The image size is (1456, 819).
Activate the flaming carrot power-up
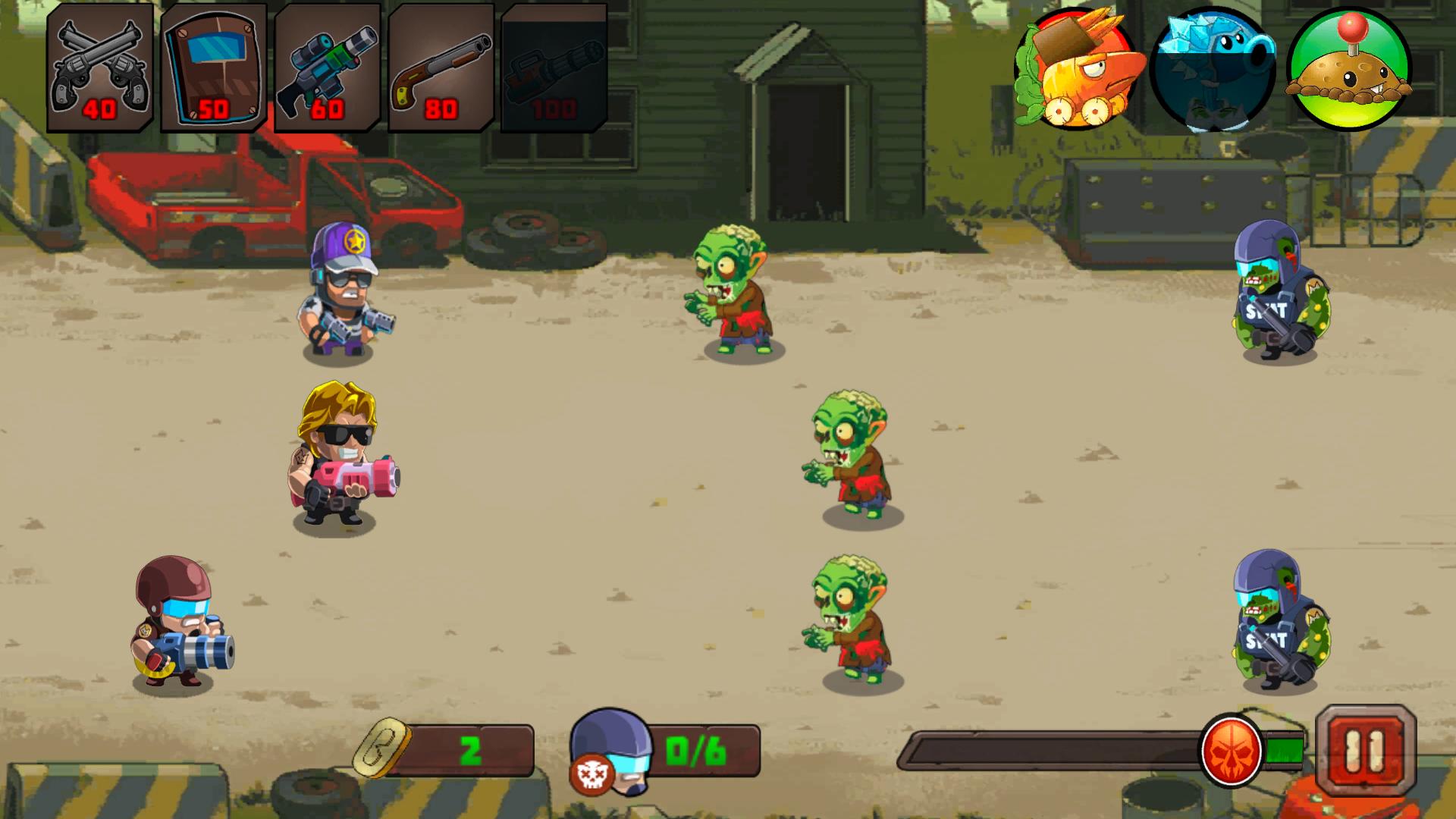coord(1076,68)
